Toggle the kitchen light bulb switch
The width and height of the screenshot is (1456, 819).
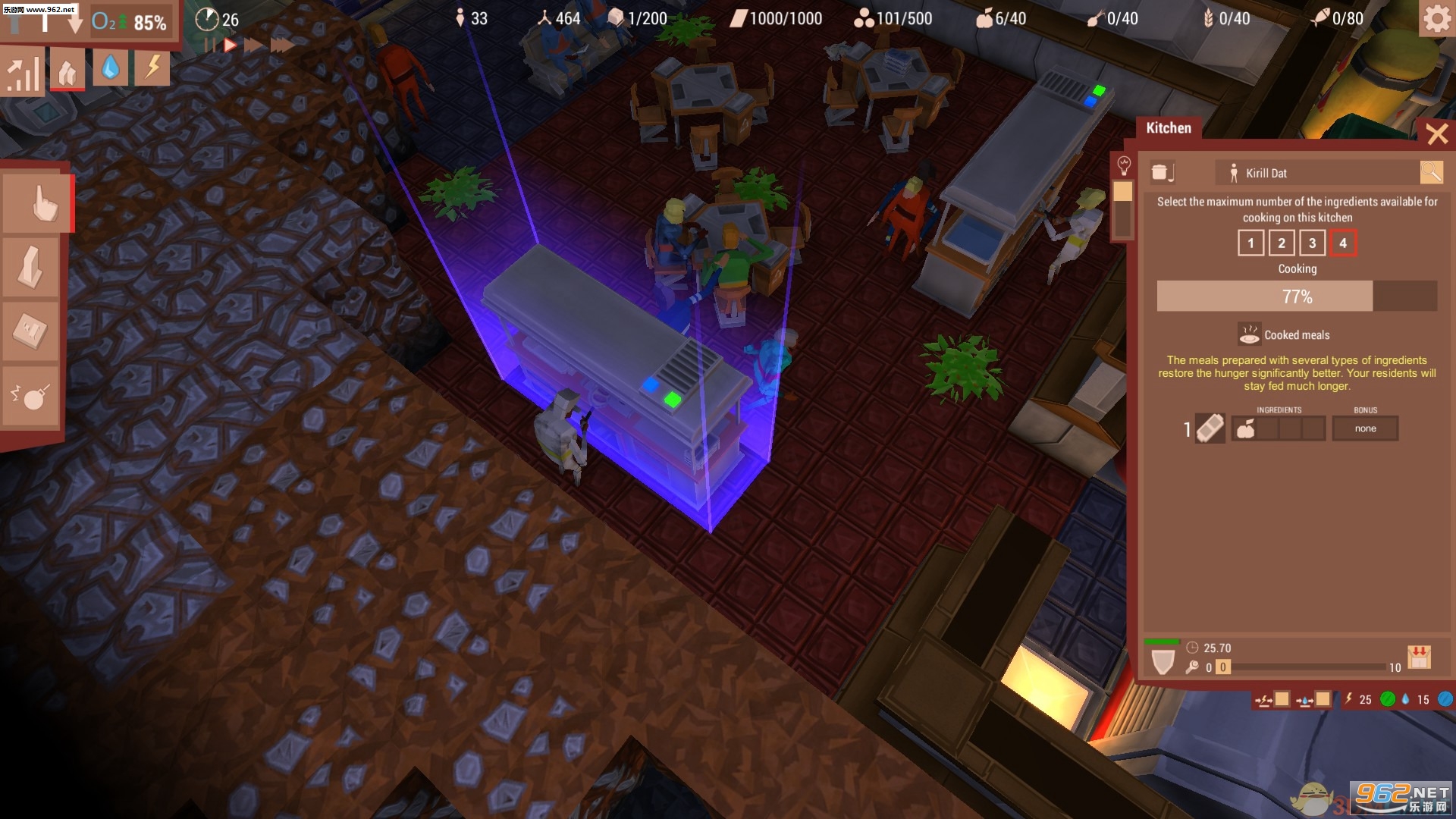pyautogui.click(x=1124, y=165)
